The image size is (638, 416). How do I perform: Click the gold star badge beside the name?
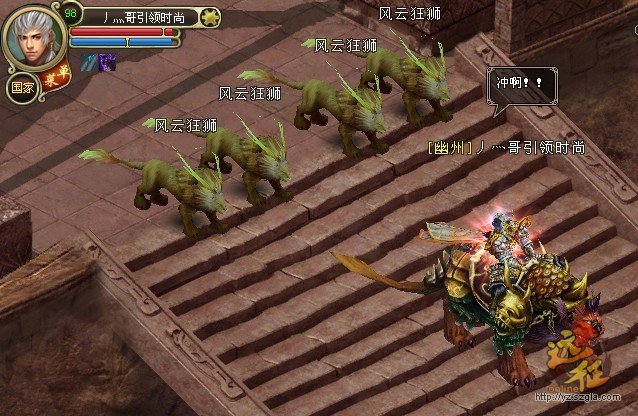[x=209, y=17]
